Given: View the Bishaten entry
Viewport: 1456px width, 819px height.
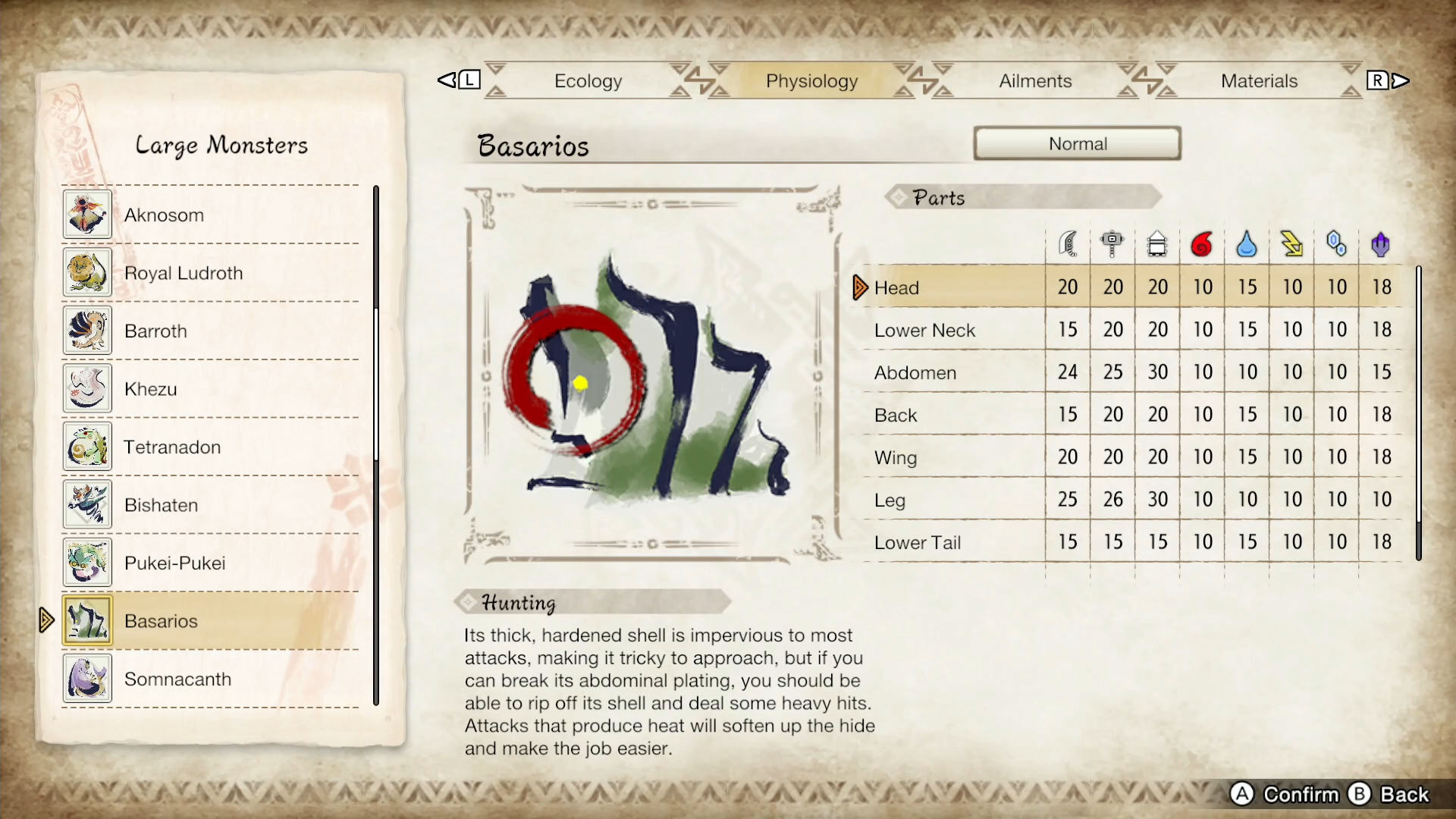Looking at the screenshot, I should pos(161,505).
